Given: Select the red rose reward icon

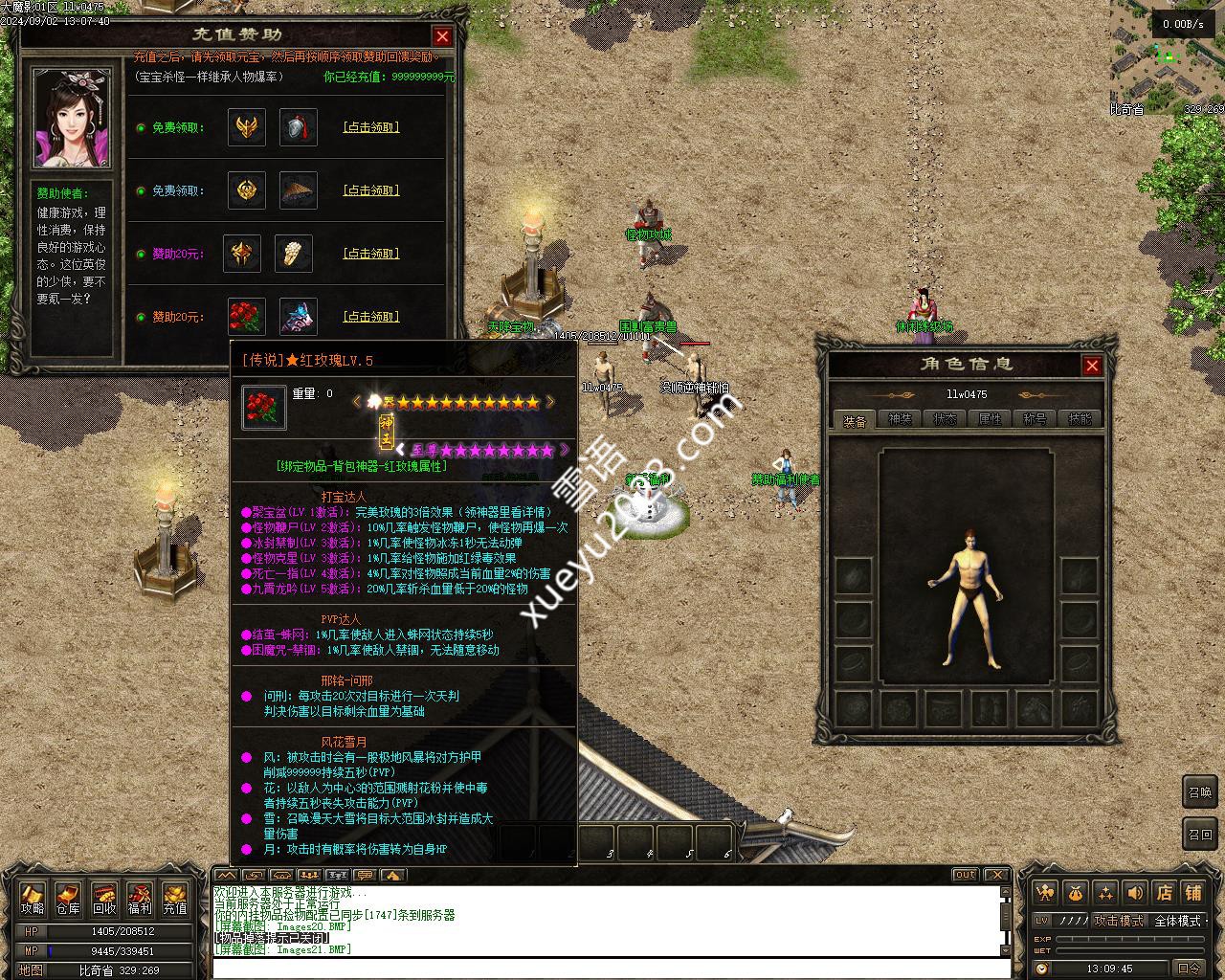Looking at the screenshot, I should 247,317.
